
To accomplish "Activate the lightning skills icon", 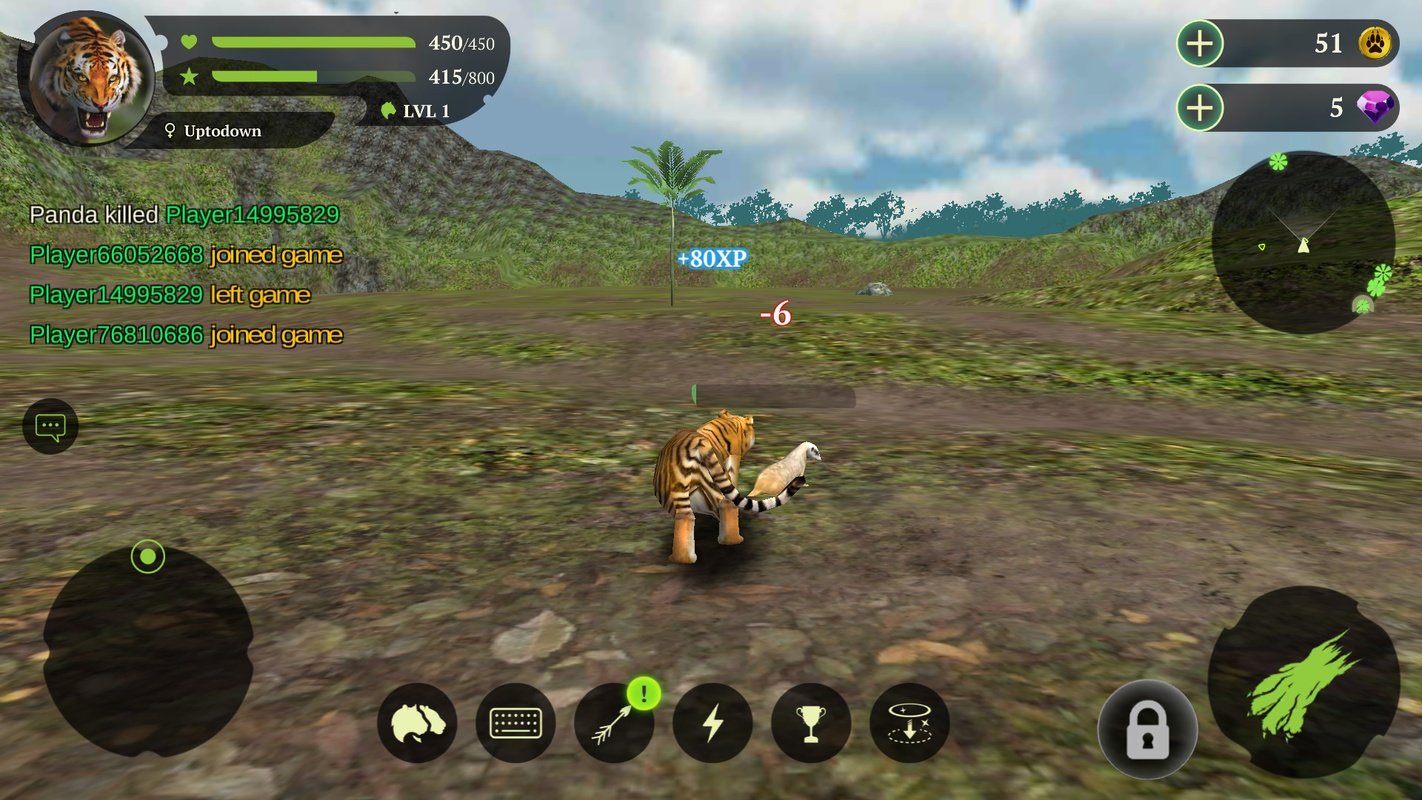I will tap(712, 722).
